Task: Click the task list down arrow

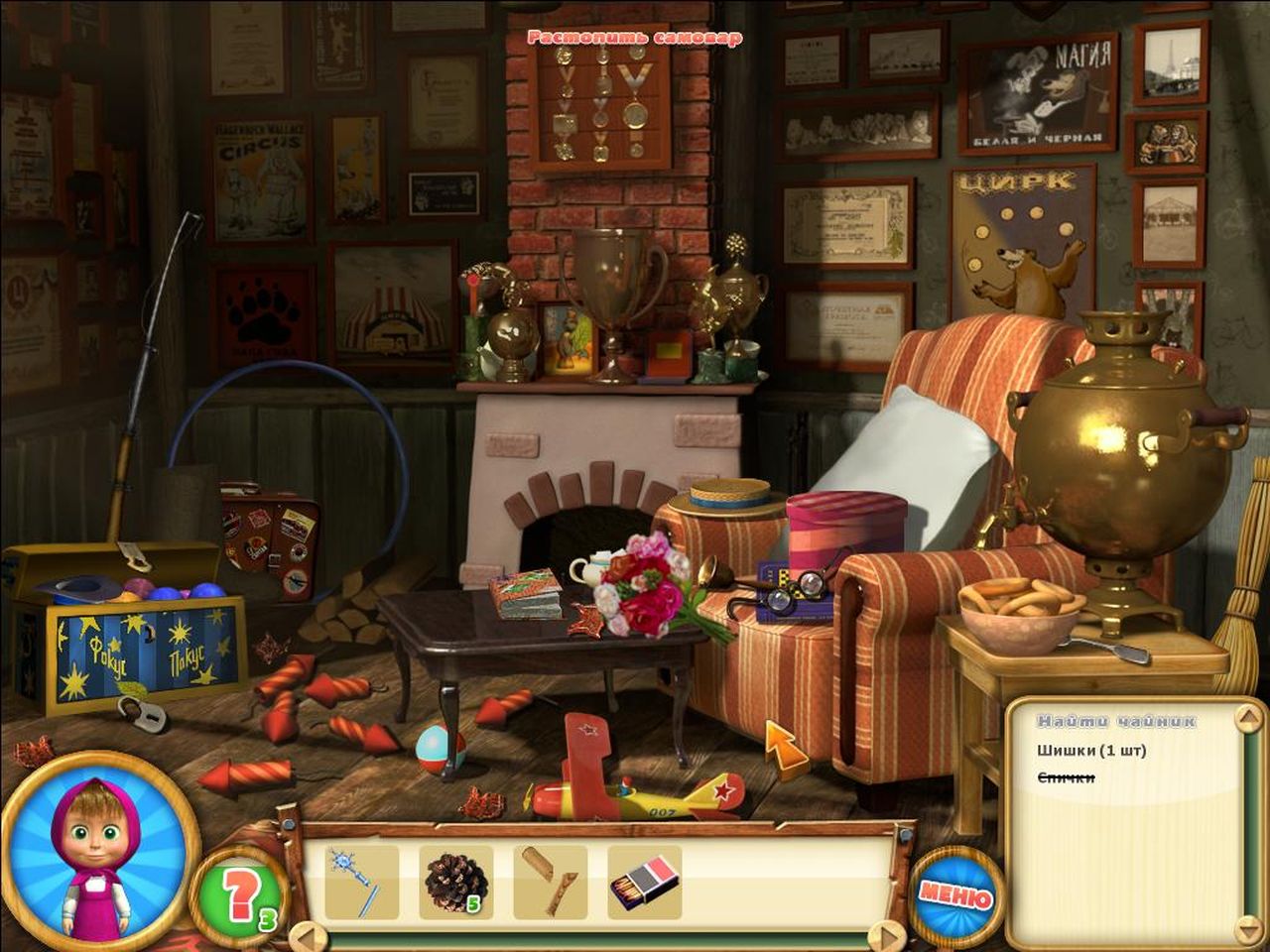Action: [1248, 930]
